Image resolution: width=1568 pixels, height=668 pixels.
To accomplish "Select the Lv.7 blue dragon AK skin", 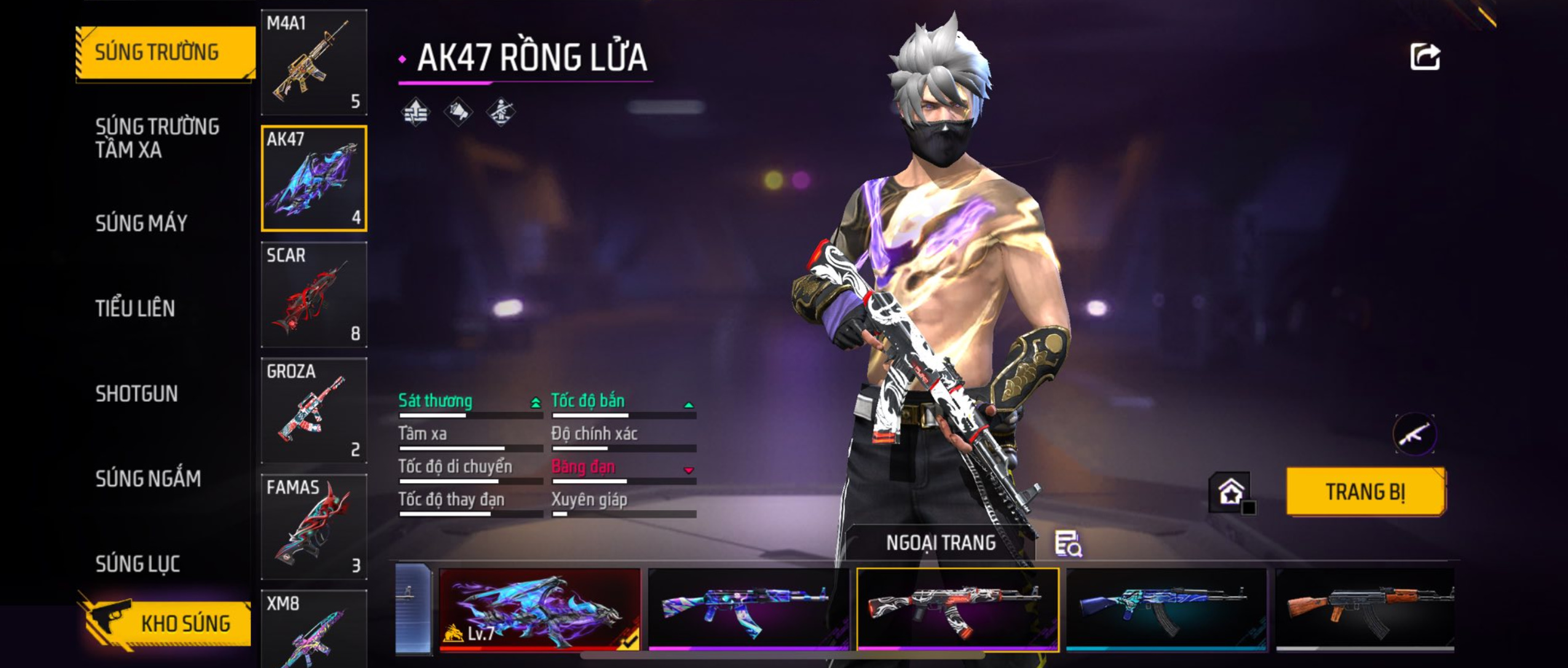I will (539, 609).
